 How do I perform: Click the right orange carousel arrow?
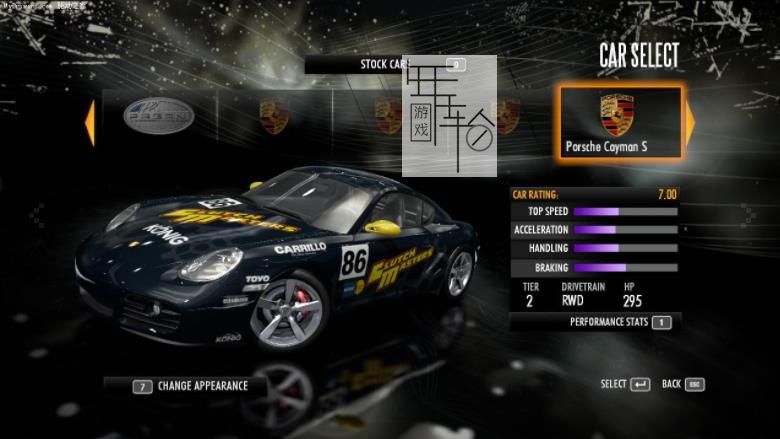point(690,120)
